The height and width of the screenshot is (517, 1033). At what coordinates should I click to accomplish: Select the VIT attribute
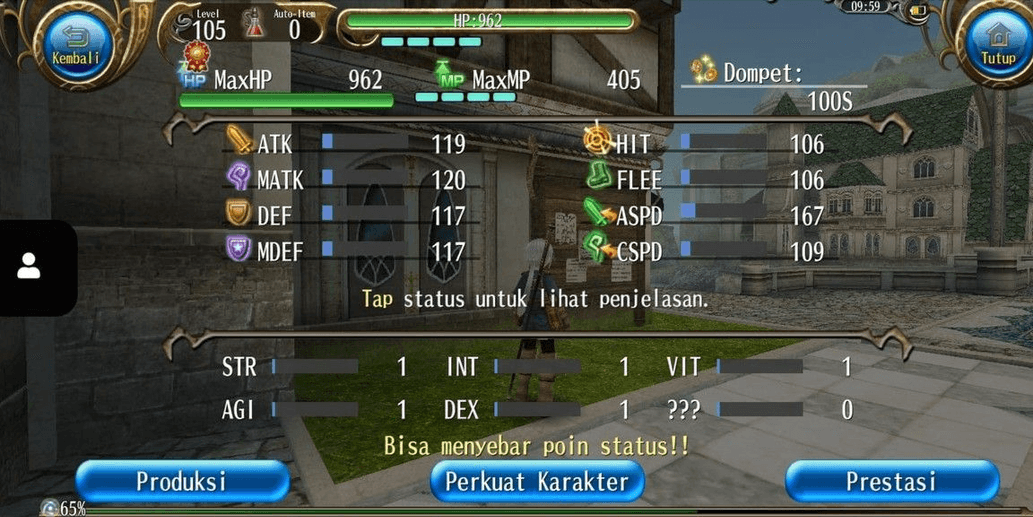(759, 367)
